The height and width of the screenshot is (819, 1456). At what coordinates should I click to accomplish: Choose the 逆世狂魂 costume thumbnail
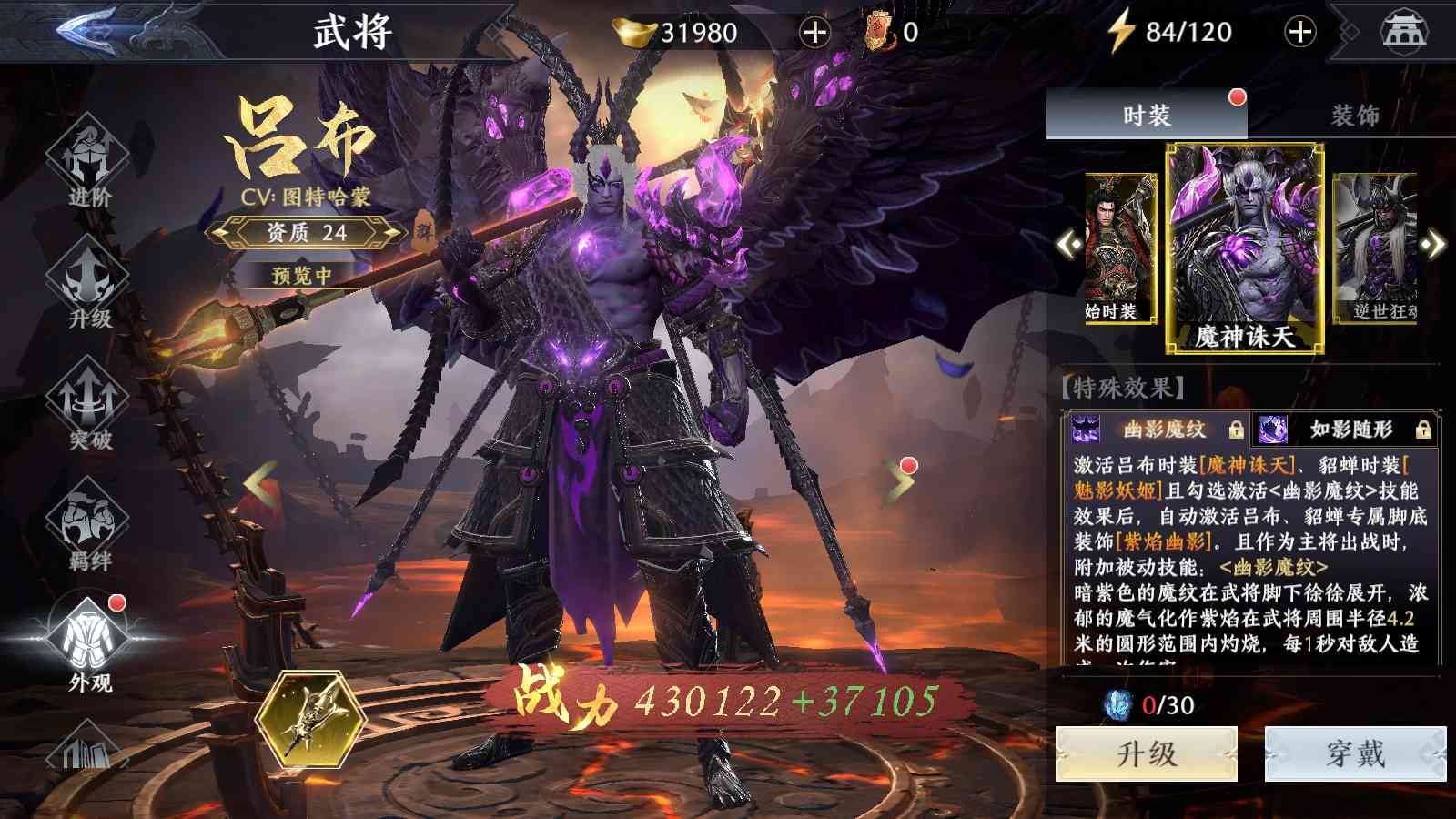click(x=1376, y=248)
